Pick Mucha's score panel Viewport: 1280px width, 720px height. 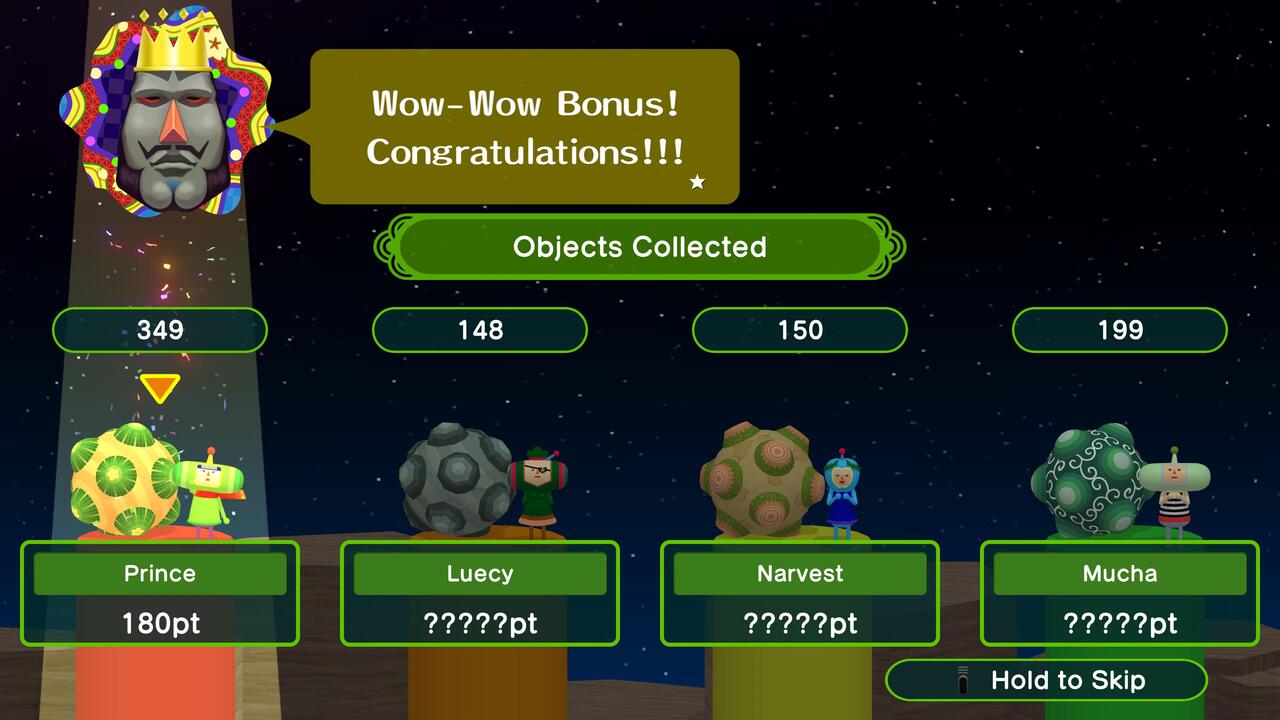coord(1120,594)
